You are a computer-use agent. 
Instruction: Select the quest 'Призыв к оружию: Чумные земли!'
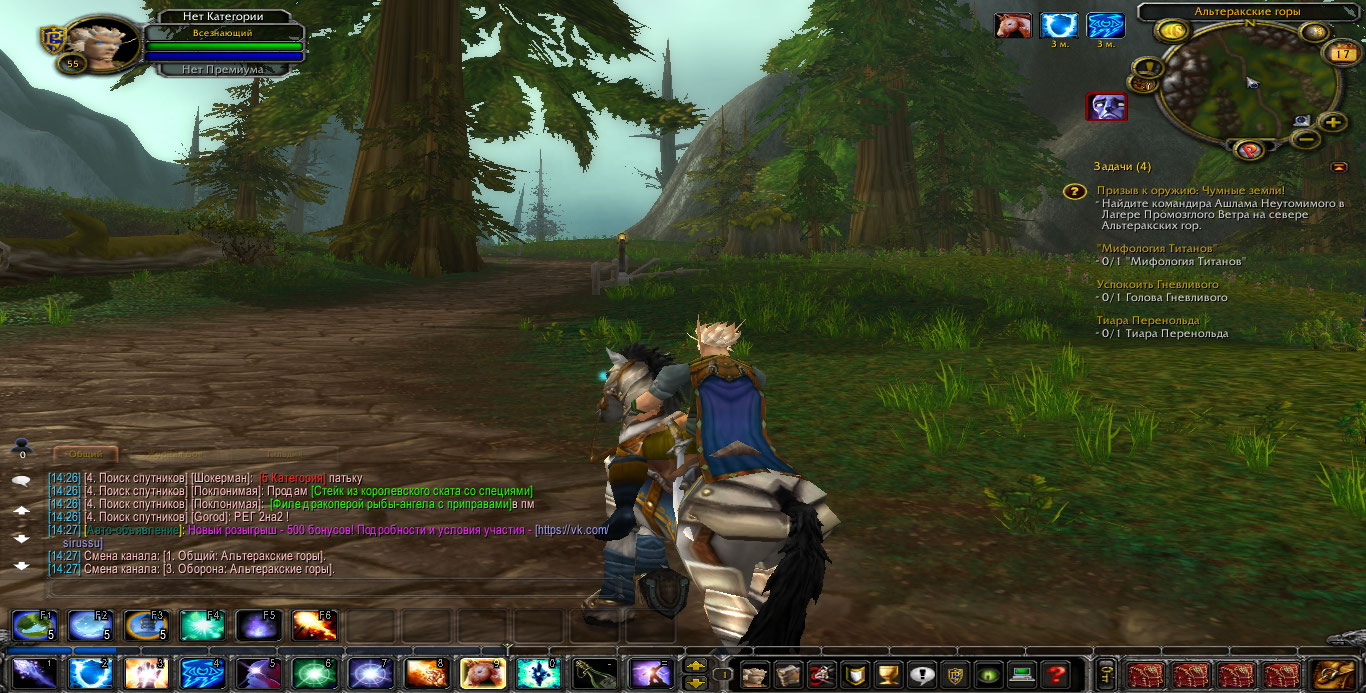point(1189,190)
